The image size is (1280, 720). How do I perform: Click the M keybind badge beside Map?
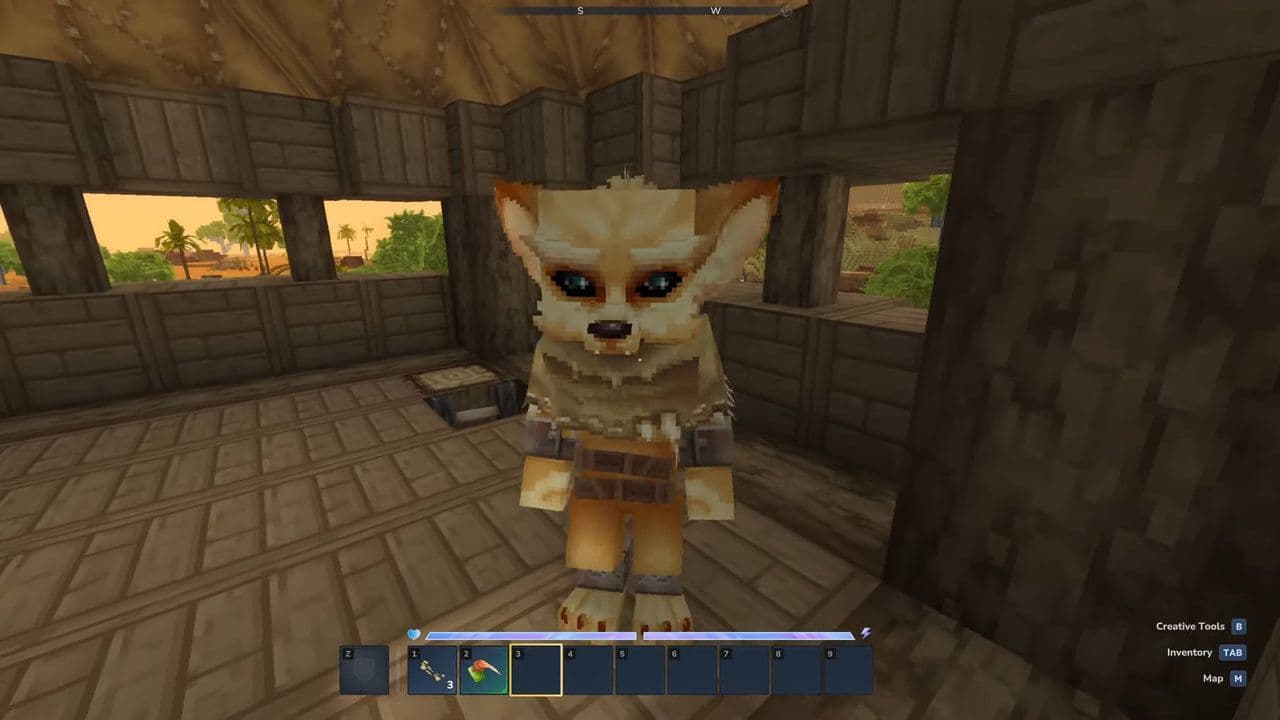pyautogui.click(x=1239, y=678)
